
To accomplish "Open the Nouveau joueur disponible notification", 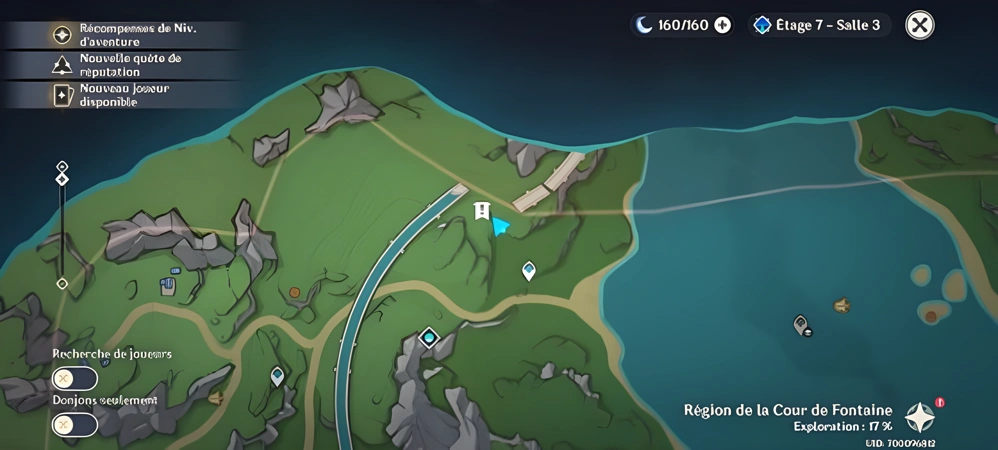I will tap(125, 95).
